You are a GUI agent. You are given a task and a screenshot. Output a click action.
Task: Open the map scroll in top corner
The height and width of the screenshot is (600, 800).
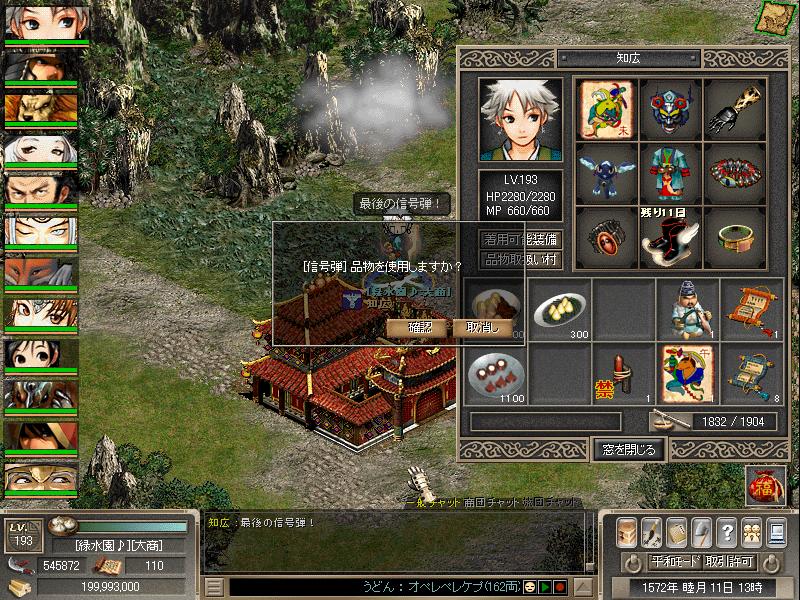point(775,17)
